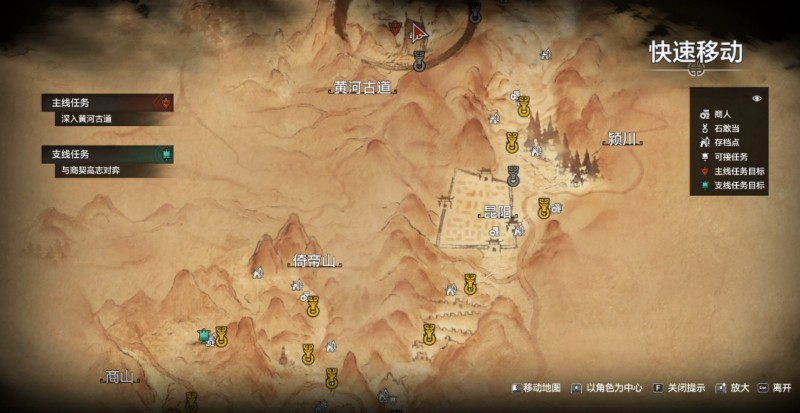The width and height of the screenshot is (800, 413).
Task: Click the 主线任务目标 legend entry
Action: (x=738, y=171)
